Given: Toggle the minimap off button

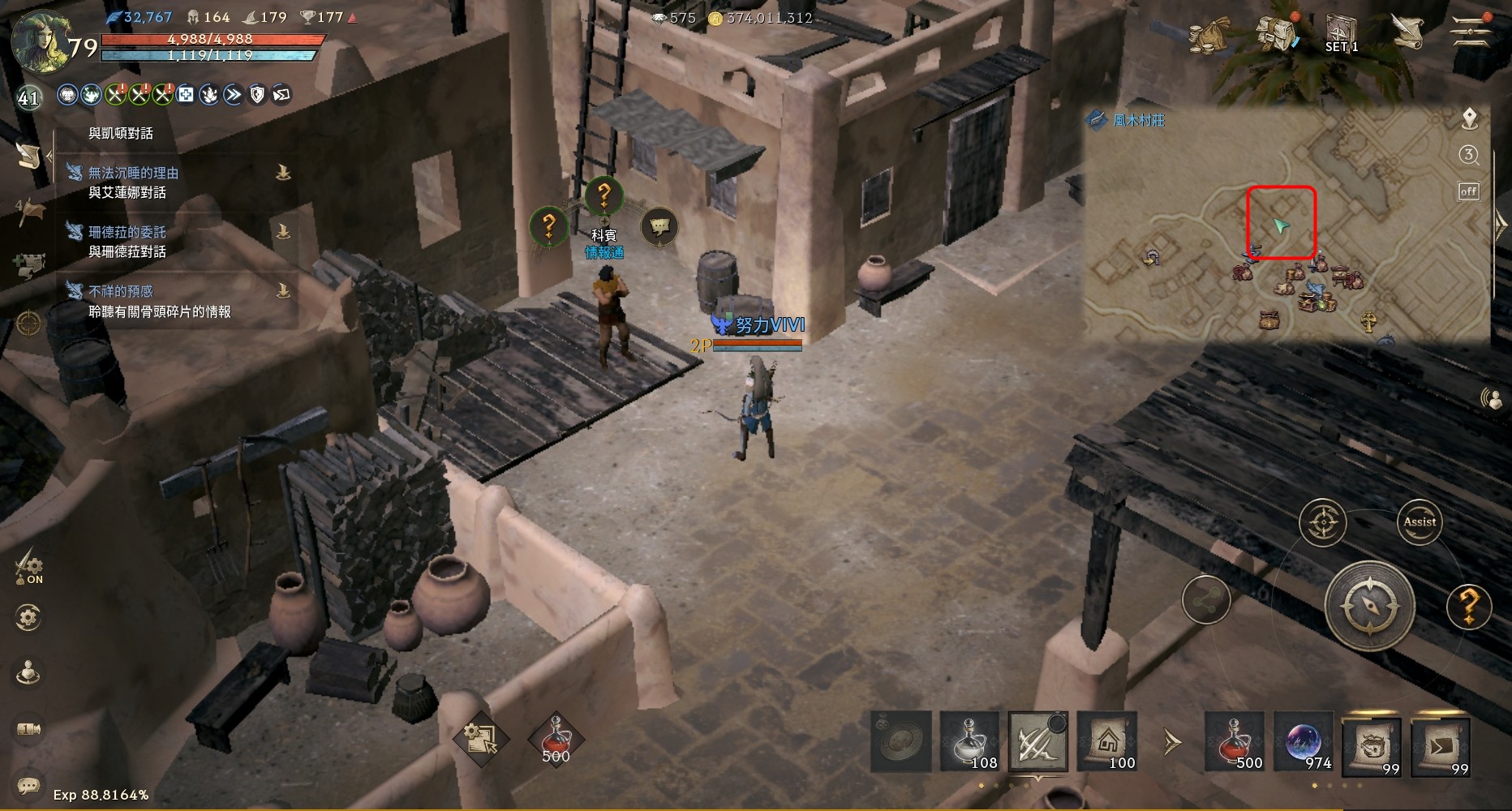Looking at the screenshot, I should [x=1468, y=191].
